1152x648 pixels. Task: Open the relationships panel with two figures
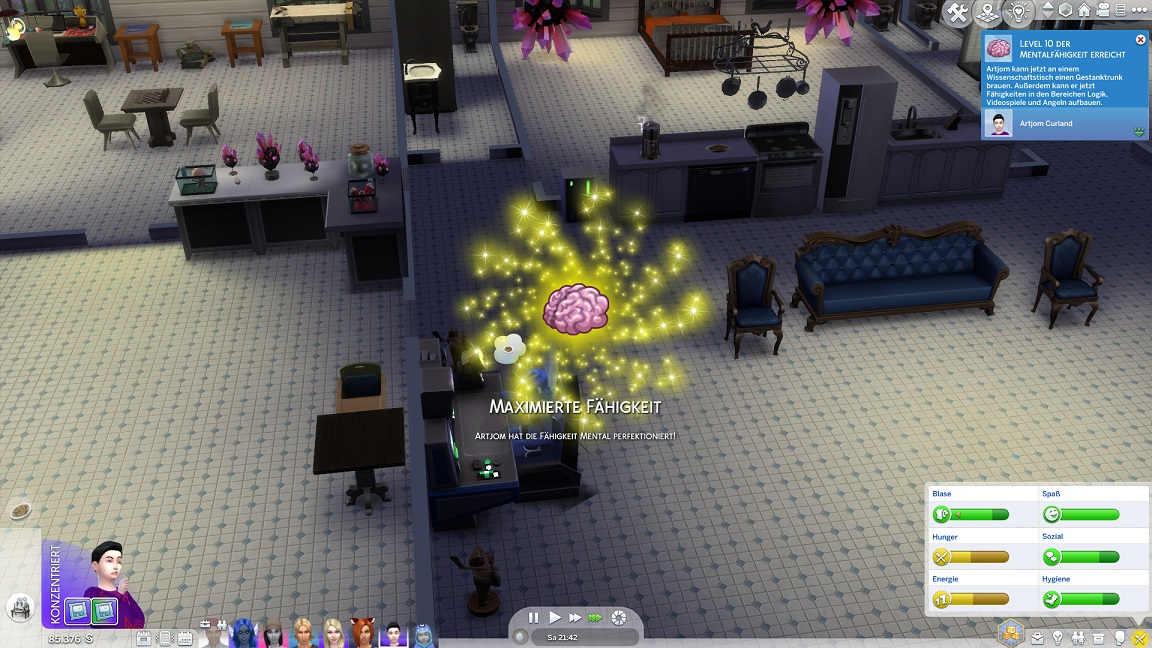pyautogui.click(x=1079, y=637)
